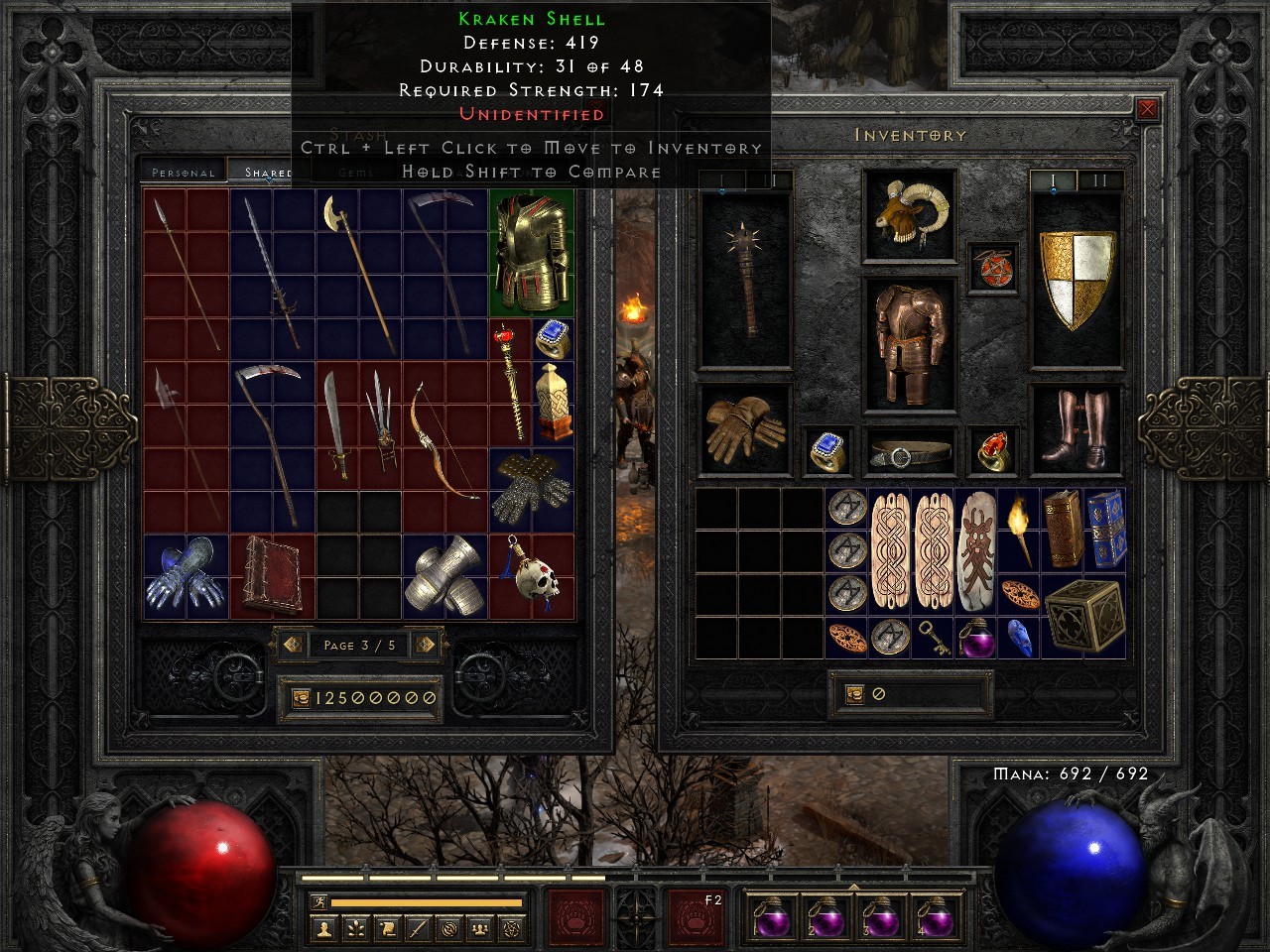Open the quest log scroll icon
The width and height of the screenshot is (1270, 952).
[390, 929]
